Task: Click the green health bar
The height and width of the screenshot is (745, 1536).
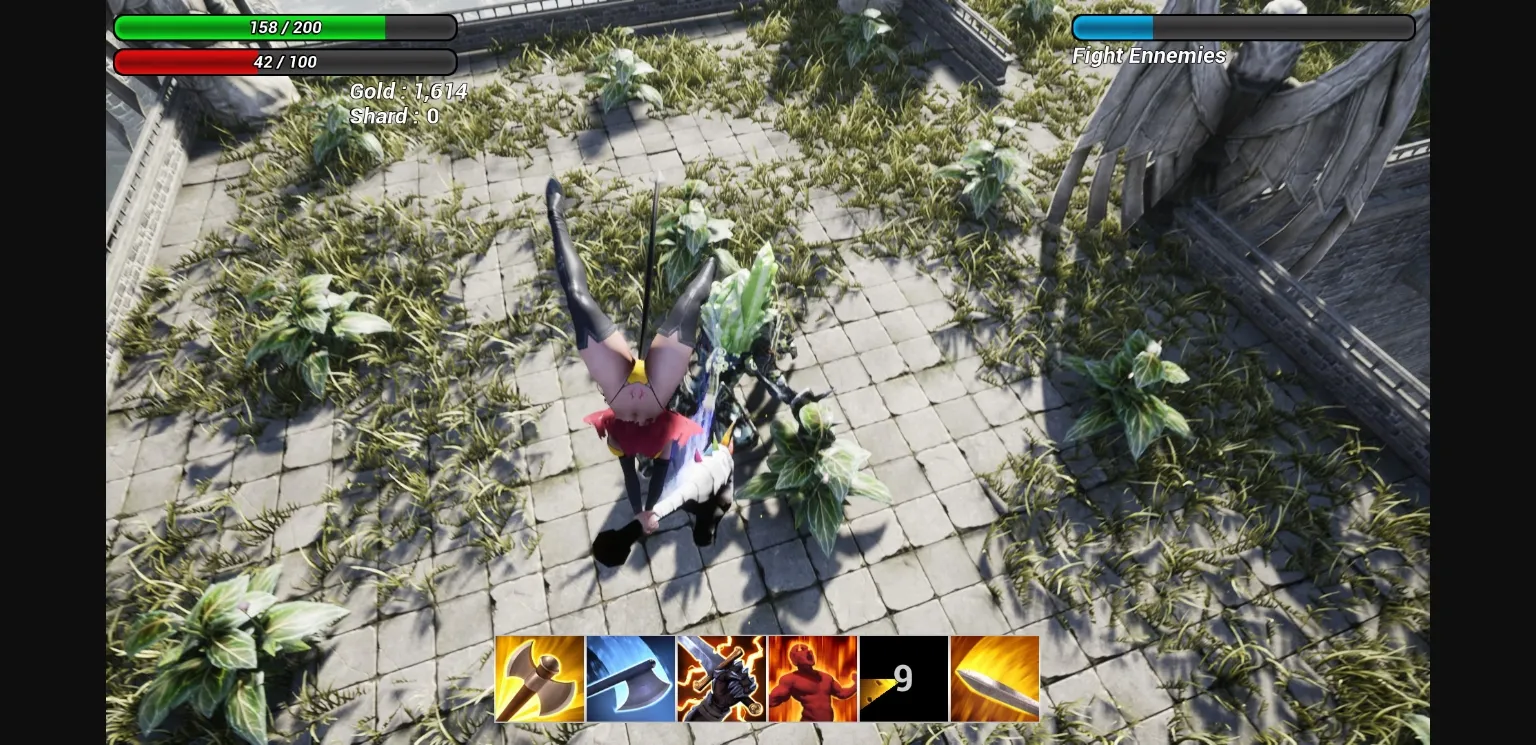Action: pos(286,27)
